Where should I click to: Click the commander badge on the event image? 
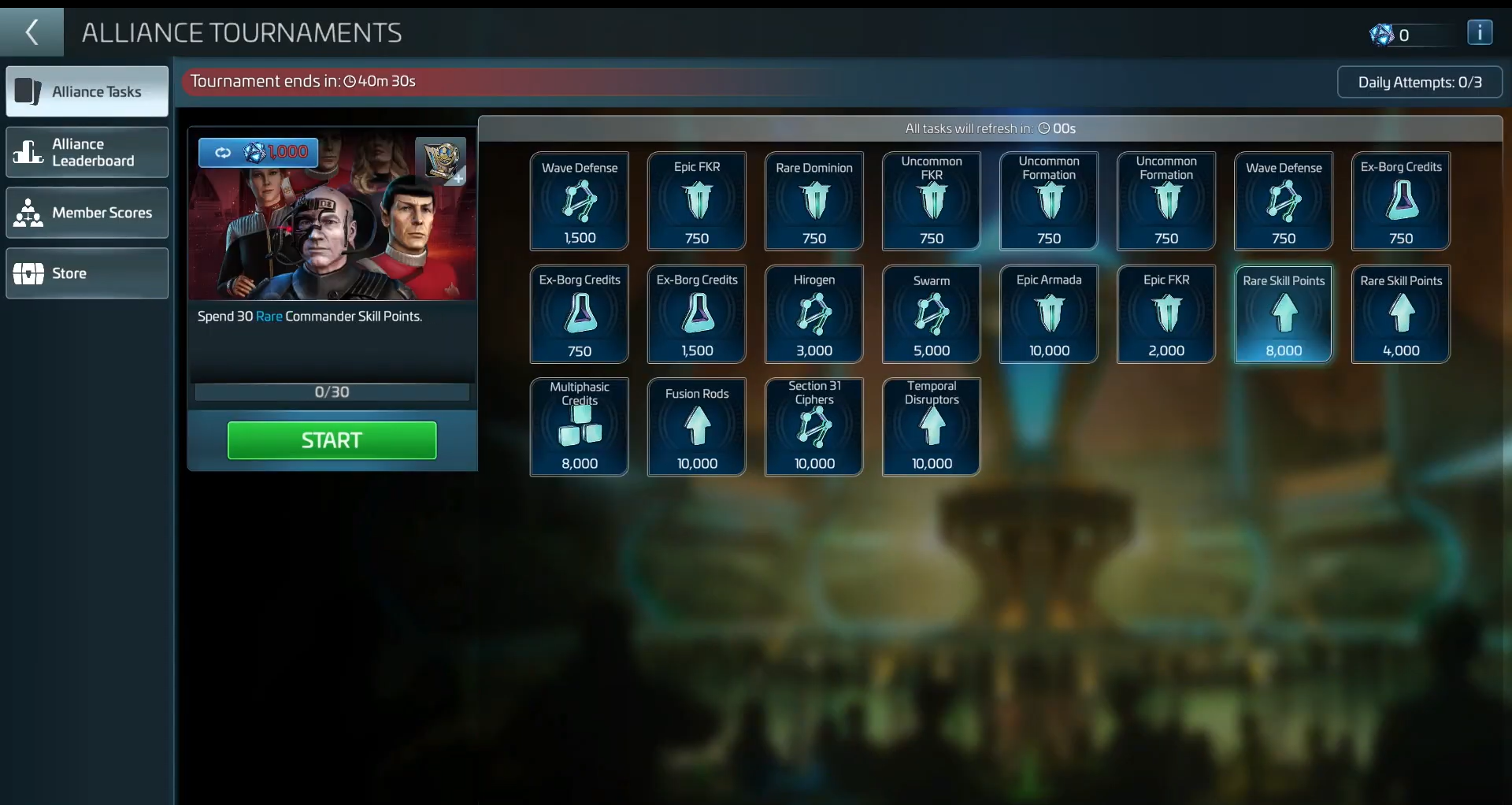(x=441, y=161)
